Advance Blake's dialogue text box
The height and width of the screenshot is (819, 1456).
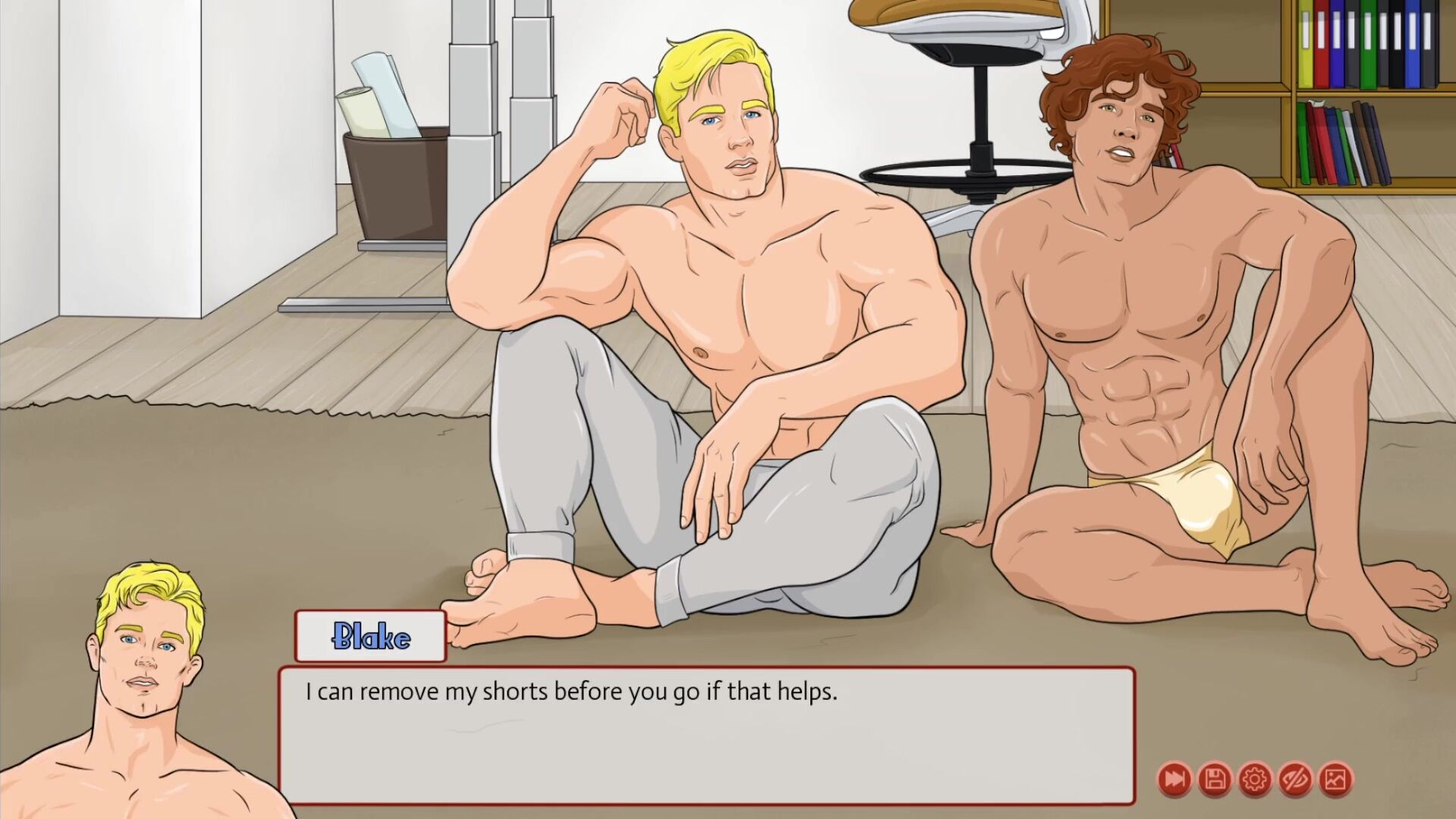[706, 734]
